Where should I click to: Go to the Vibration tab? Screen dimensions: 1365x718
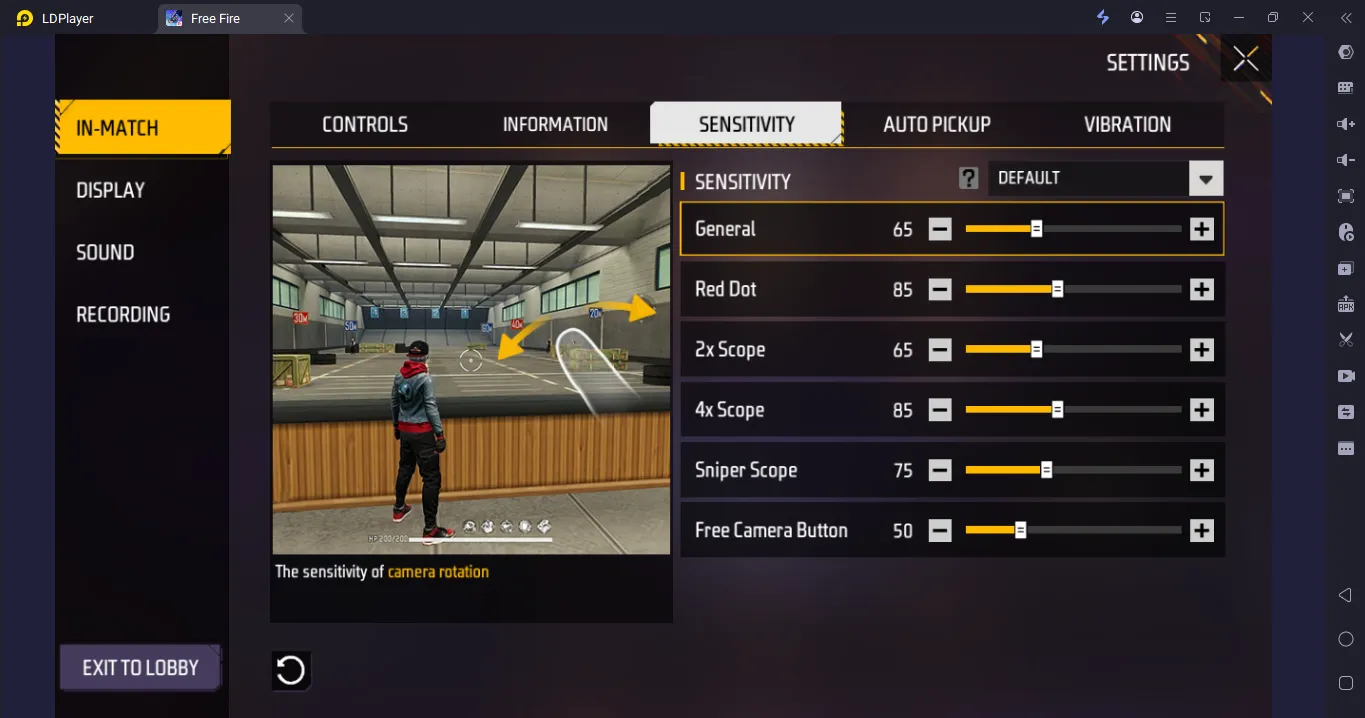[1127, 124]
